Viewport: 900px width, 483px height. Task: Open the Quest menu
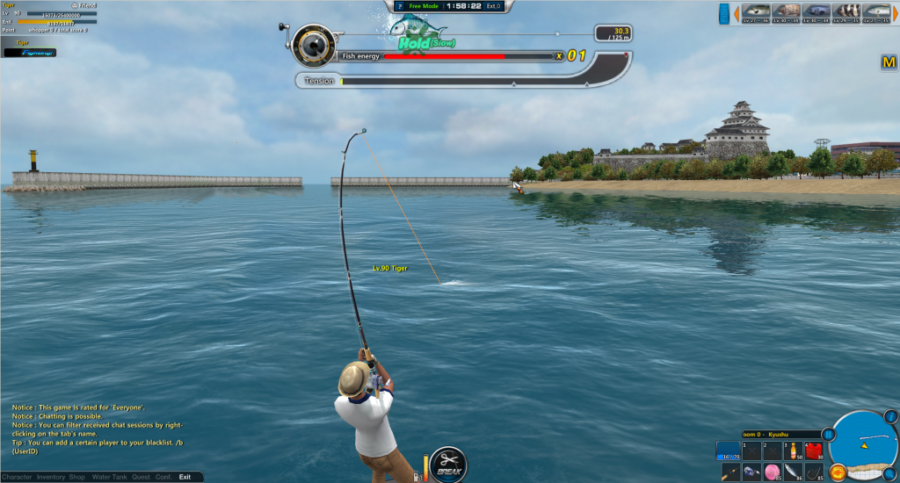coord(141,477)
